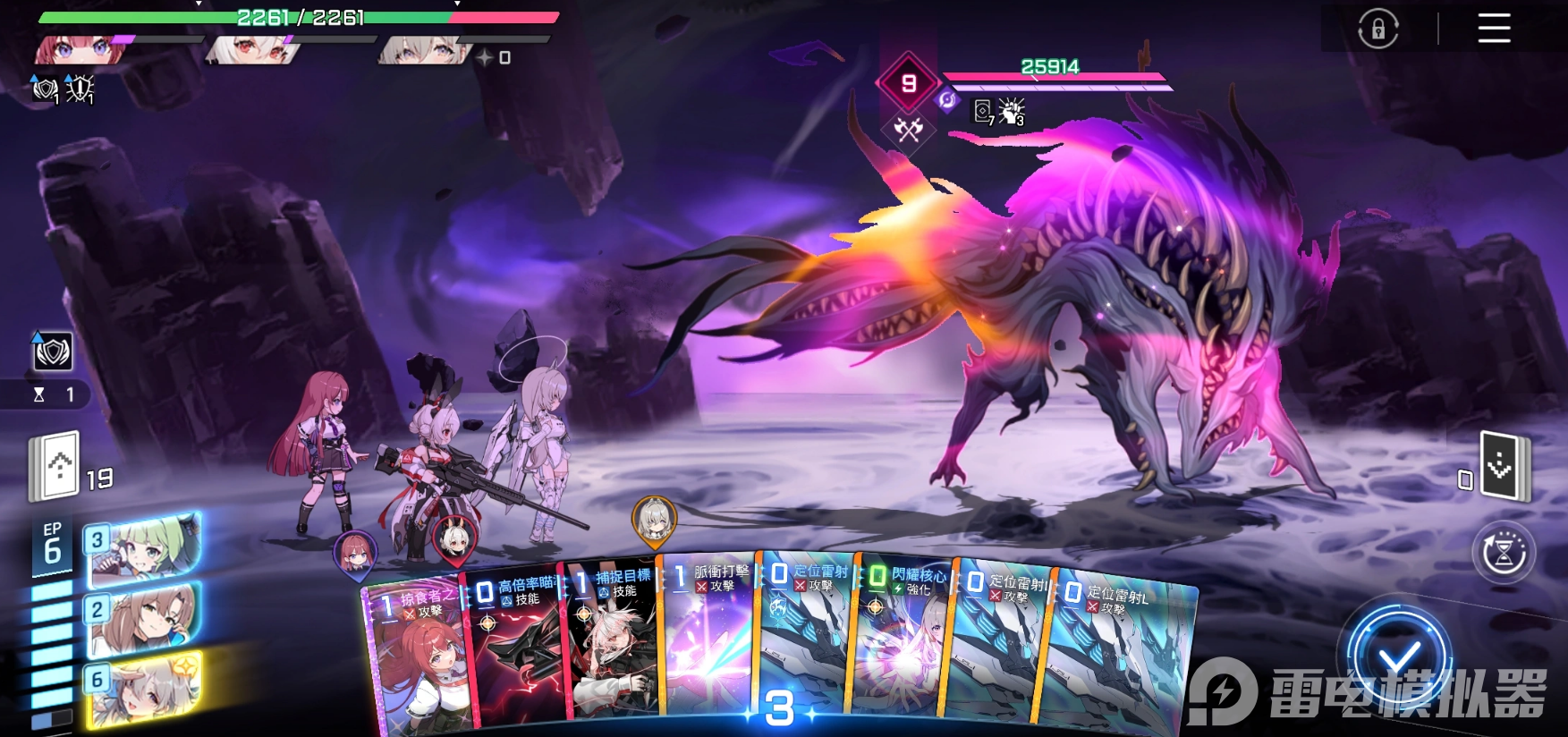View the discard pile deck
The height and width of the screenshot is (737, 1568).
click(x=1504, y=466)
